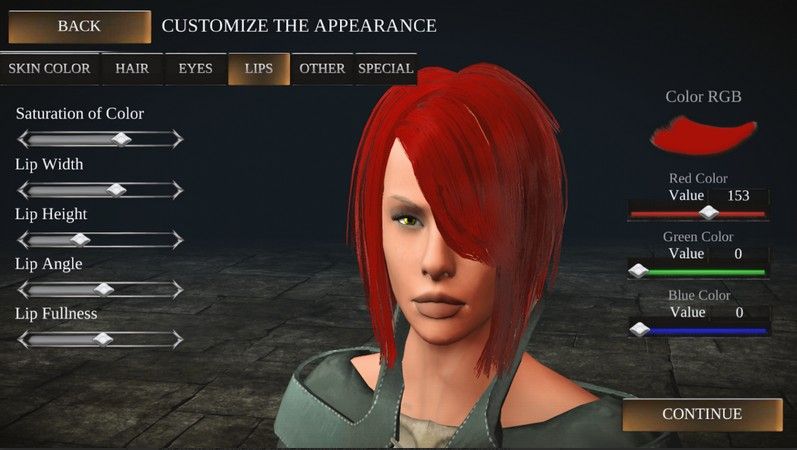This screenshot has width=797, height=450.
Task: Click the Lip Fullness slider
Action: tap(100, 339)
